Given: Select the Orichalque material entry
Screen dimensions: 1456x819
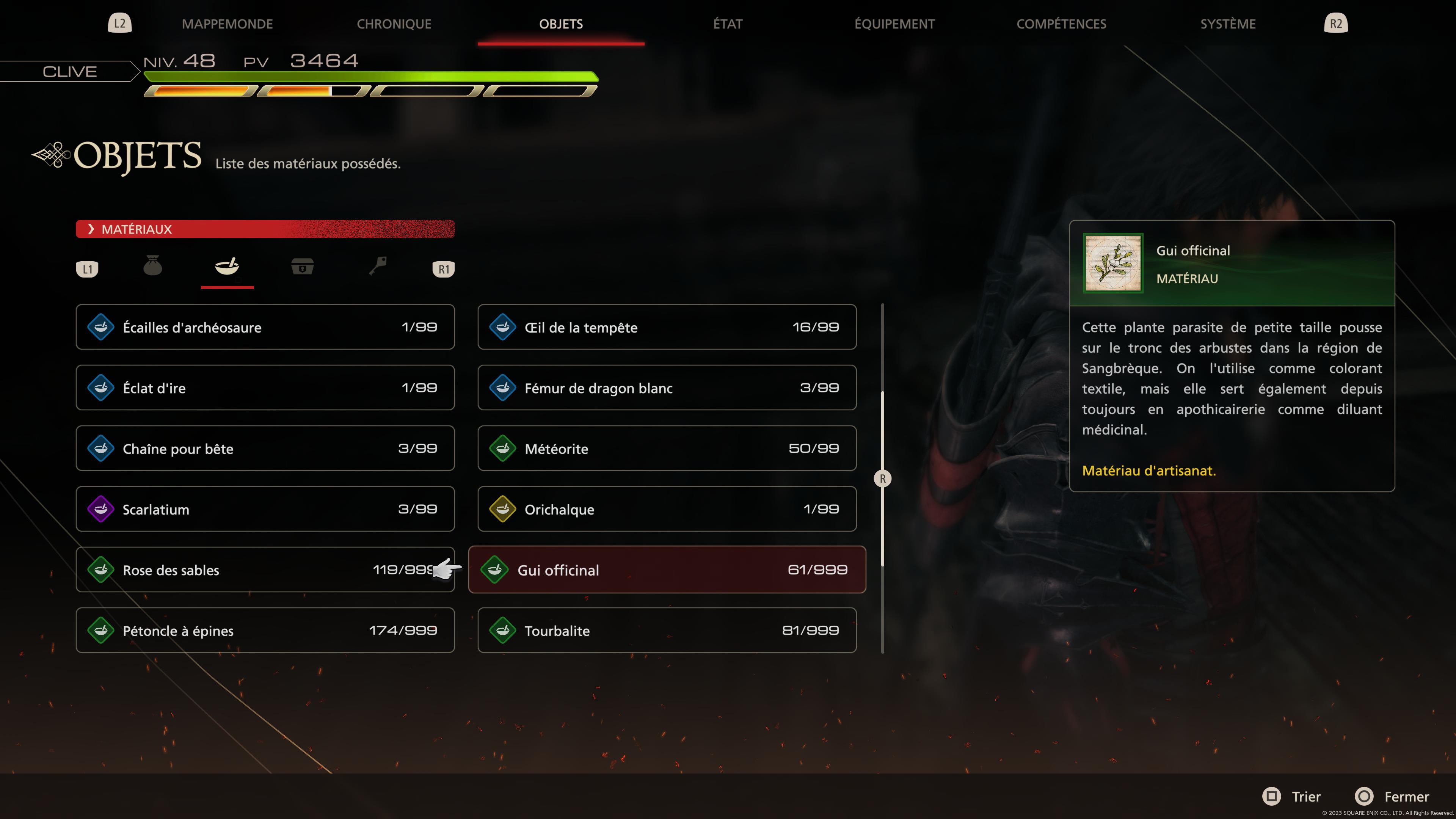Looking at the screenshot, I should tap(667, 509).
